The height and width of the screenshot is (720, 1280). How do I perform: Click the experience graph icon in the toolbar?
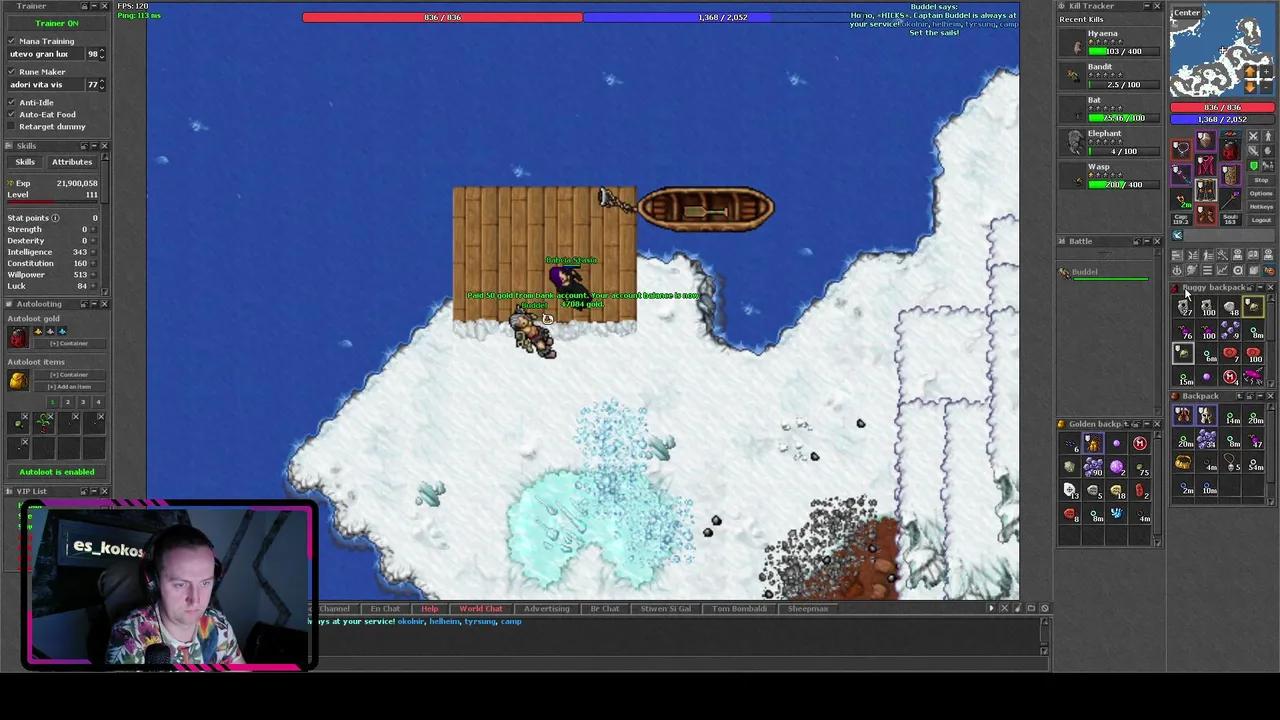click(x=1221, y=270)
